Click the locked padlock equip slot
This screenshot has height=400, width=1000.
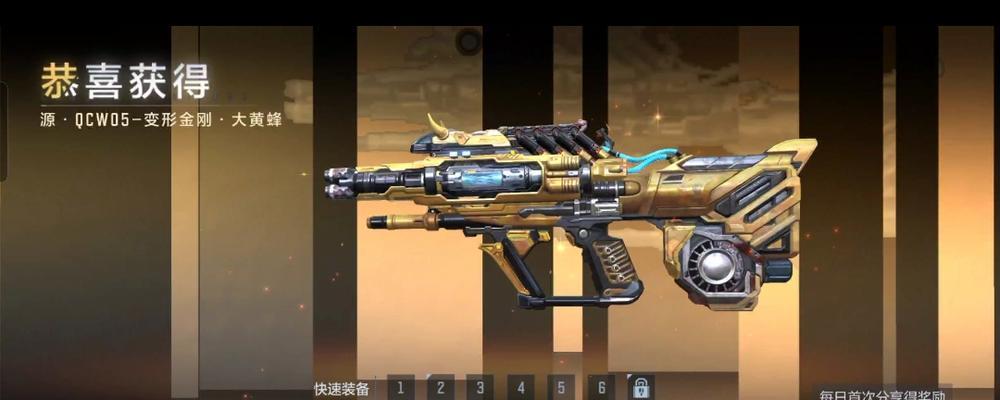640,387
